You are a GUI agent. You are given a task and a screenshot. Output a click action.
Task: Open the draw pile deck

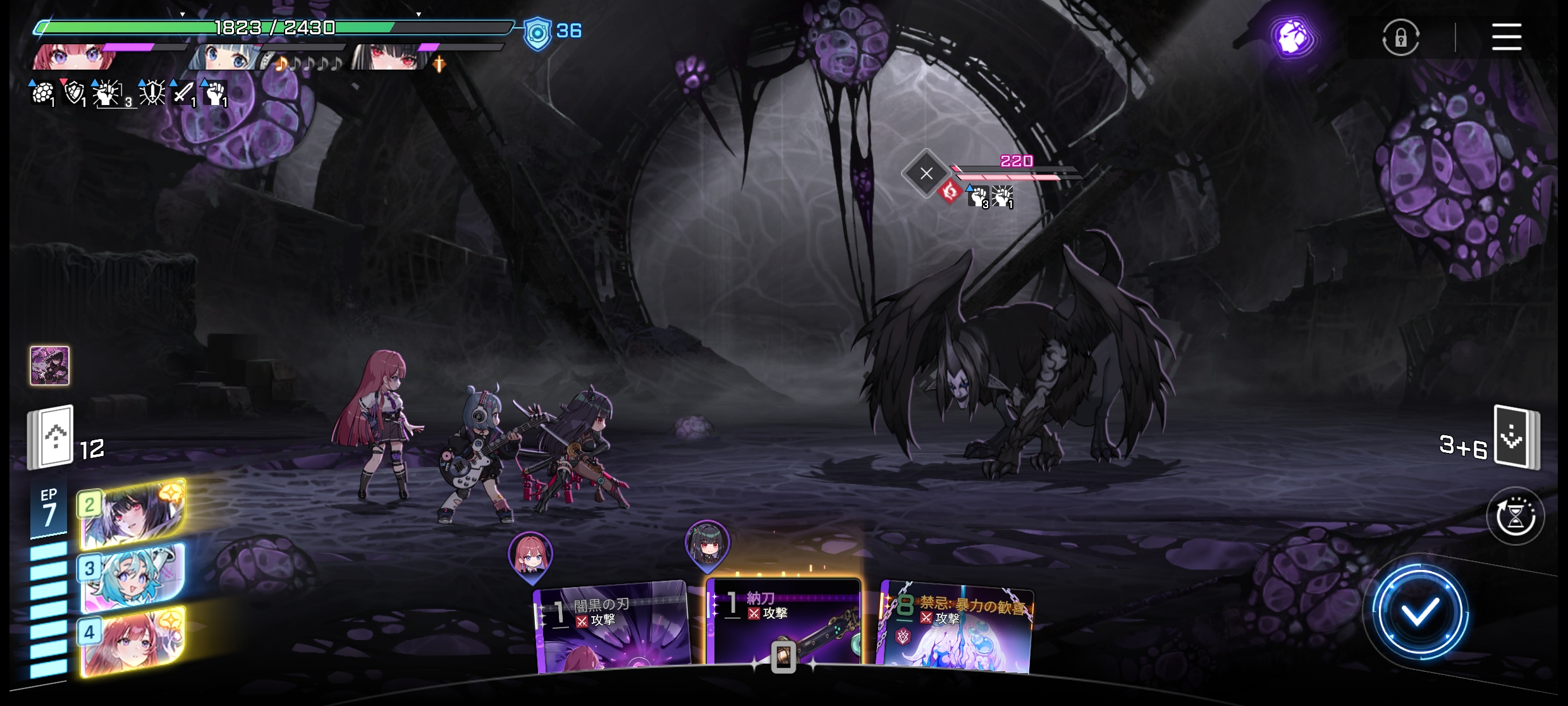point(52,437)
